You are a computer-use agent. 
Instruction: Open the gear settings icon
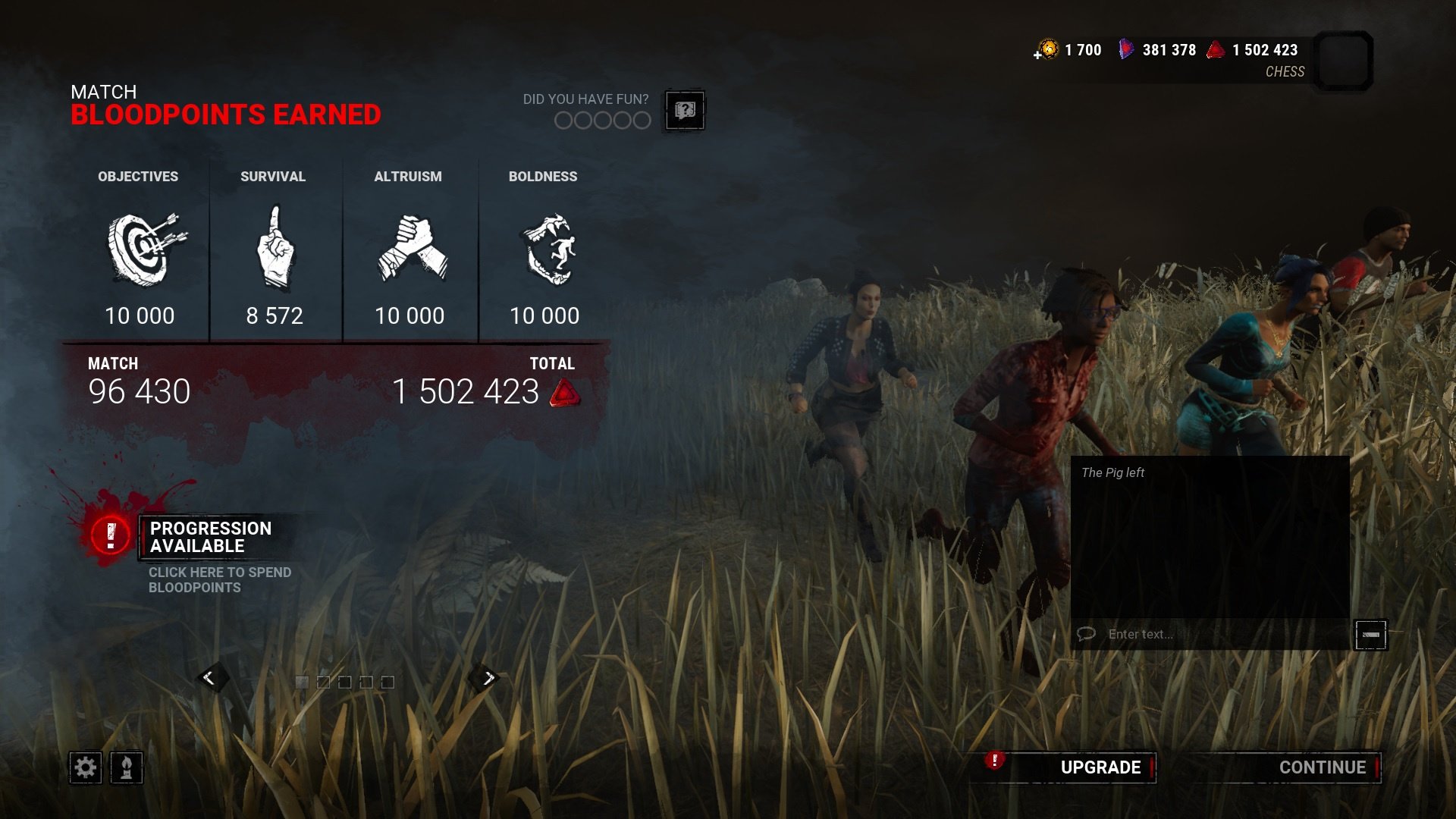pyautogui.click(x=85, y=768)
